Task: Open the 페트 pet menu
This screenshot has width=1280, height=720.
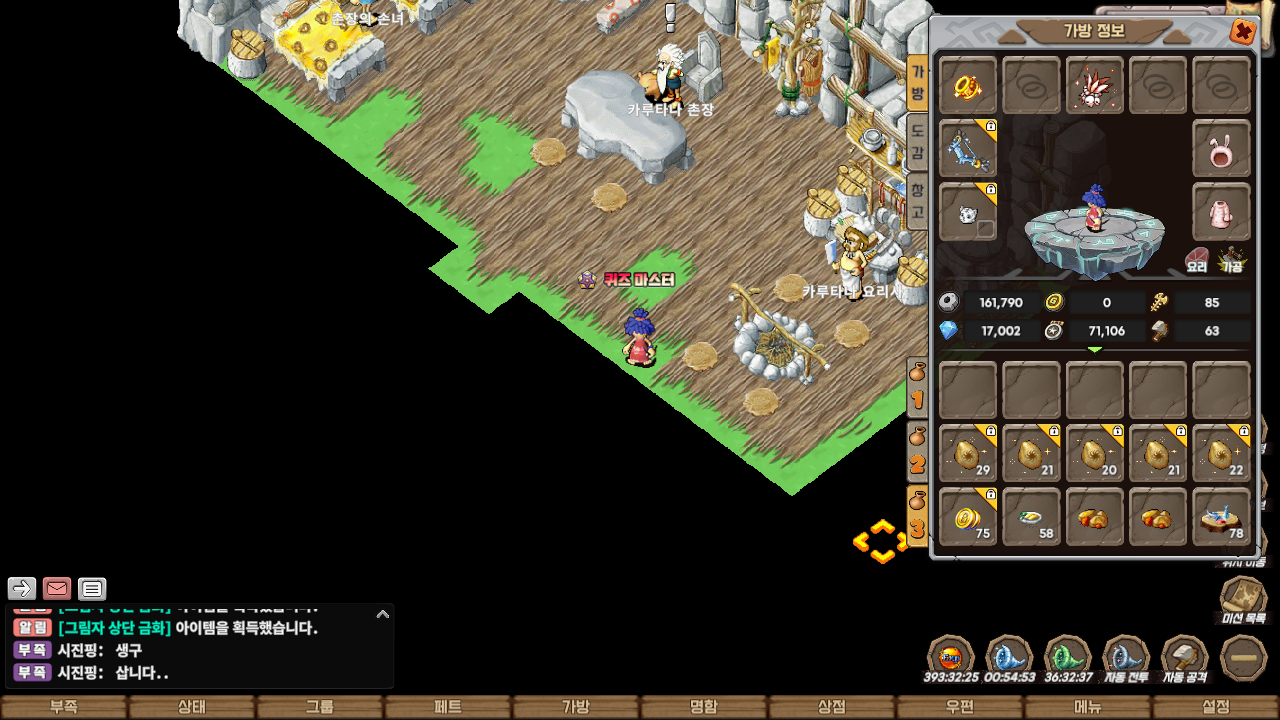Action: tap(447, 707)
